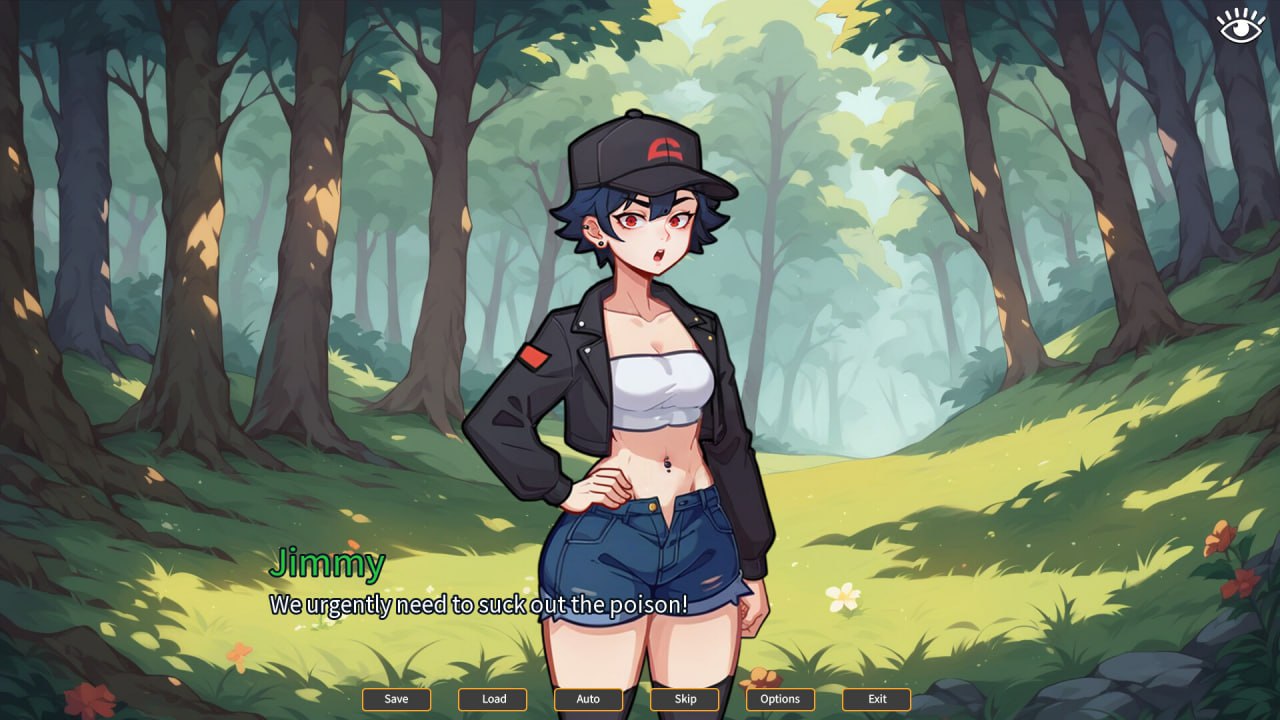Adjust game settings through Options
This screenshot has height=720, width=1280.
(x=780, y=699)
